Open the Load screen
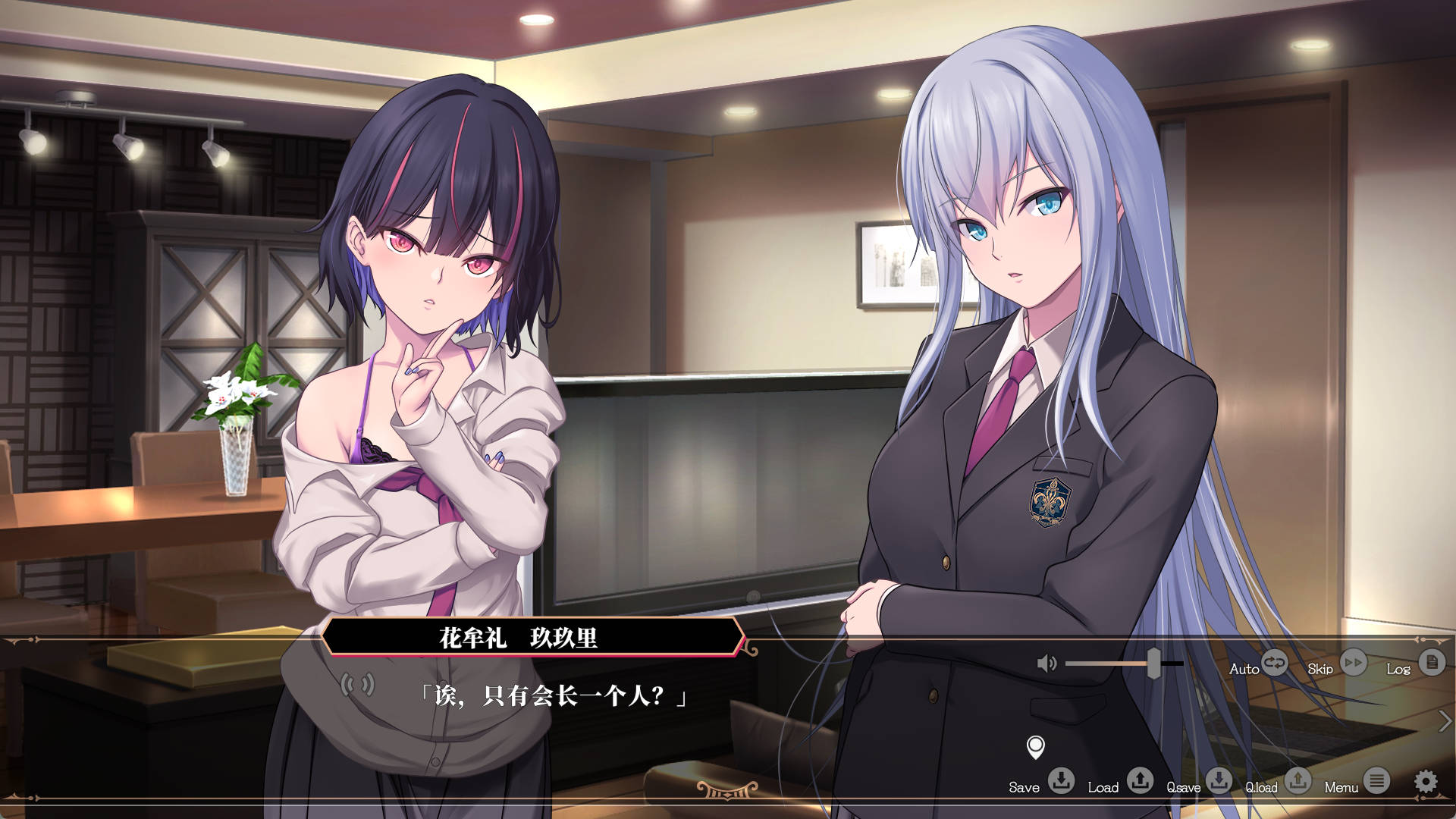 1140,780
